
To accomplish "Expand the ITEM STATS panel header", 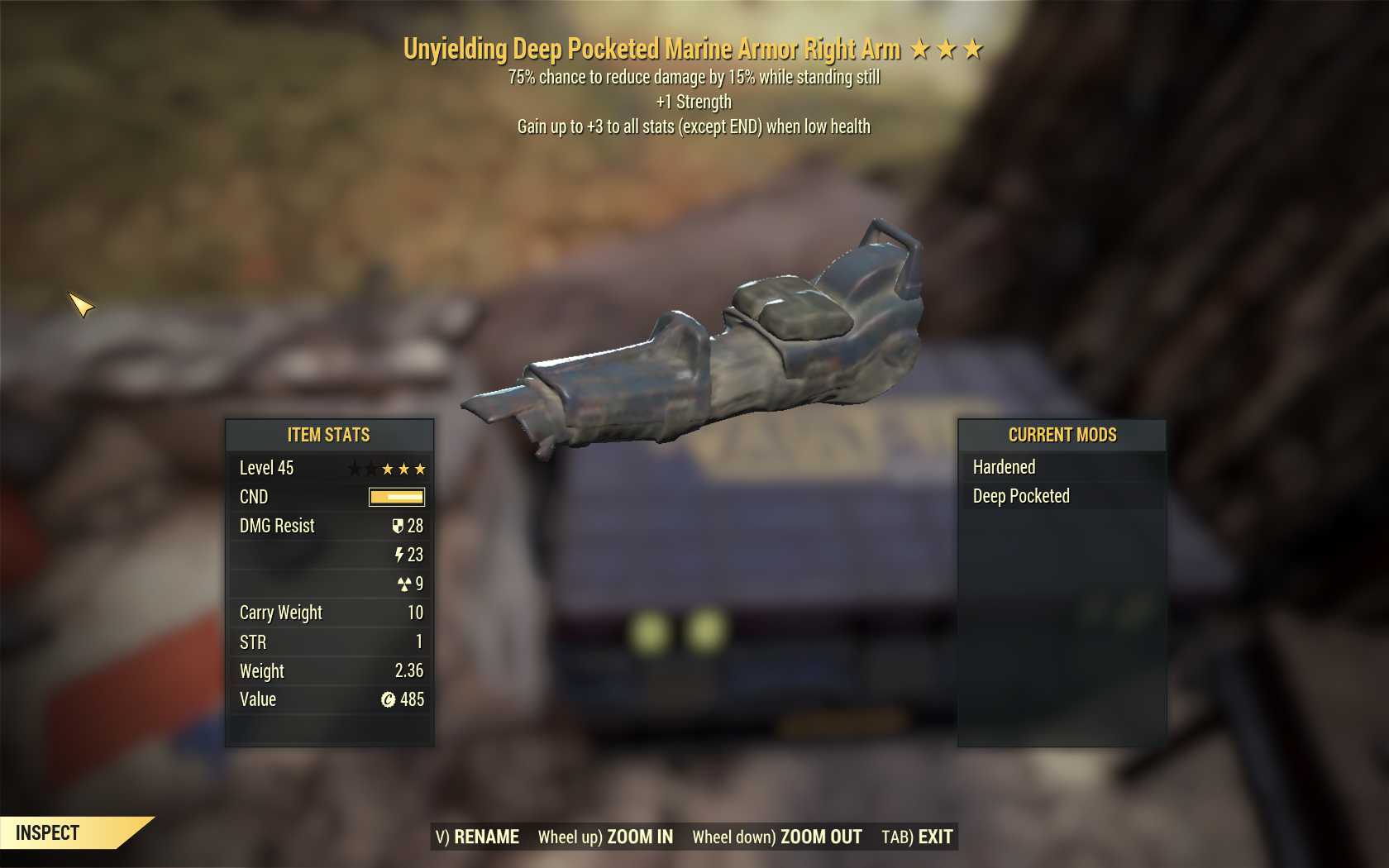I will (x=328, y=435).
